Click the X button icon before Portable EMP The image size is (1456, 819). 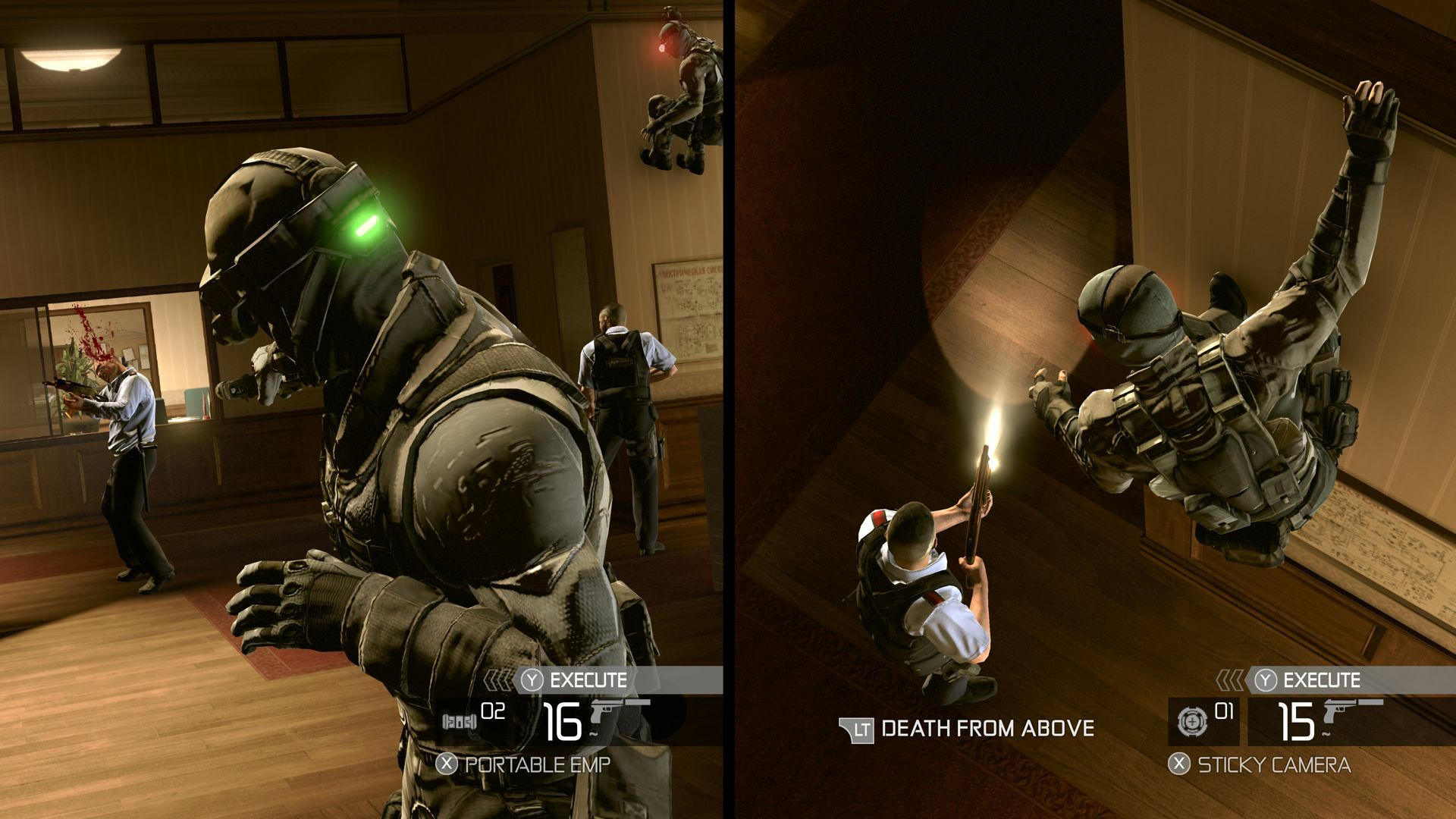click(446, 762)
